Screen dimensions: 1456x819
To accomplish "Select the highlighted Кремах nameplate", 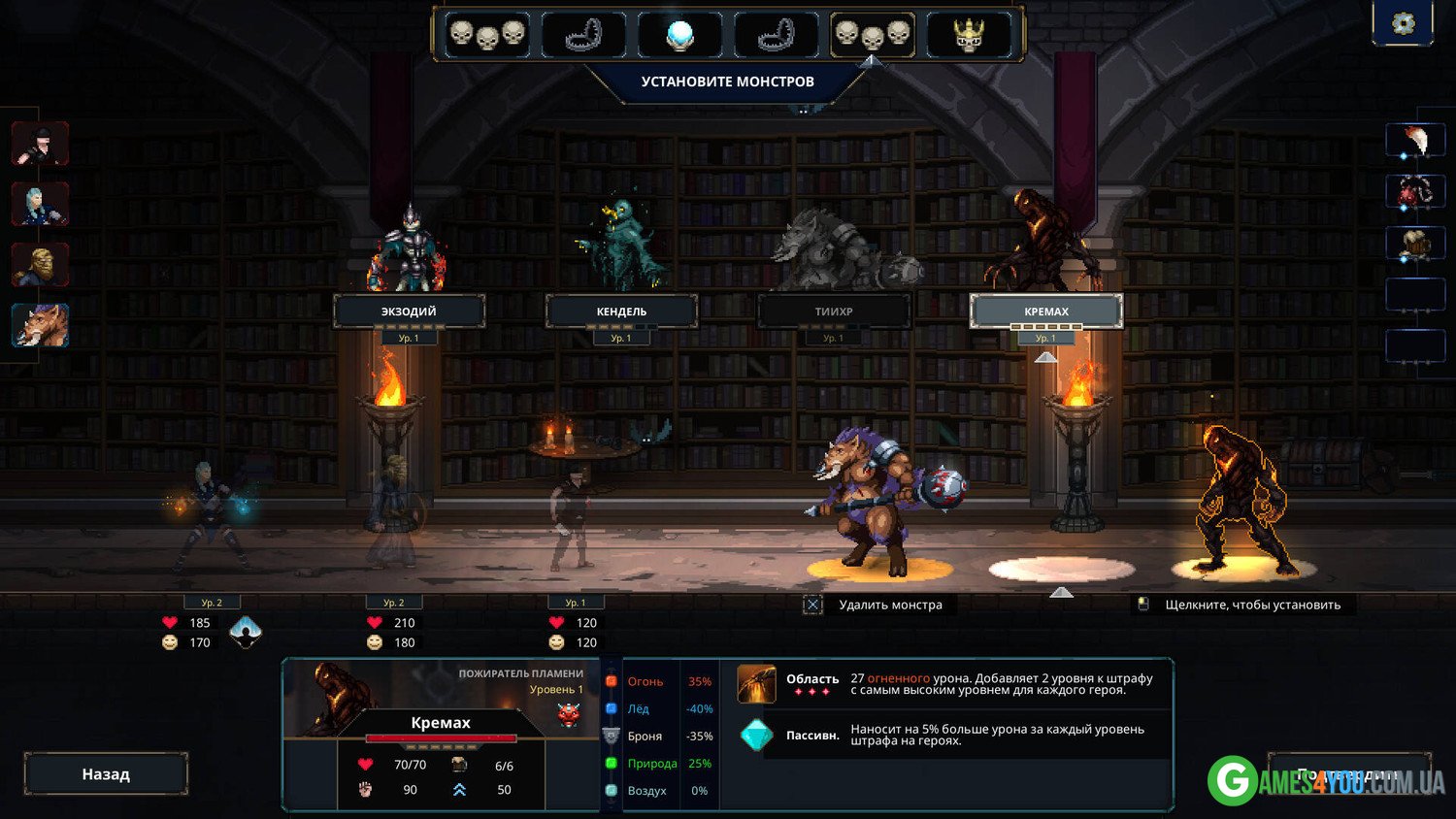I will [1046, 311].
